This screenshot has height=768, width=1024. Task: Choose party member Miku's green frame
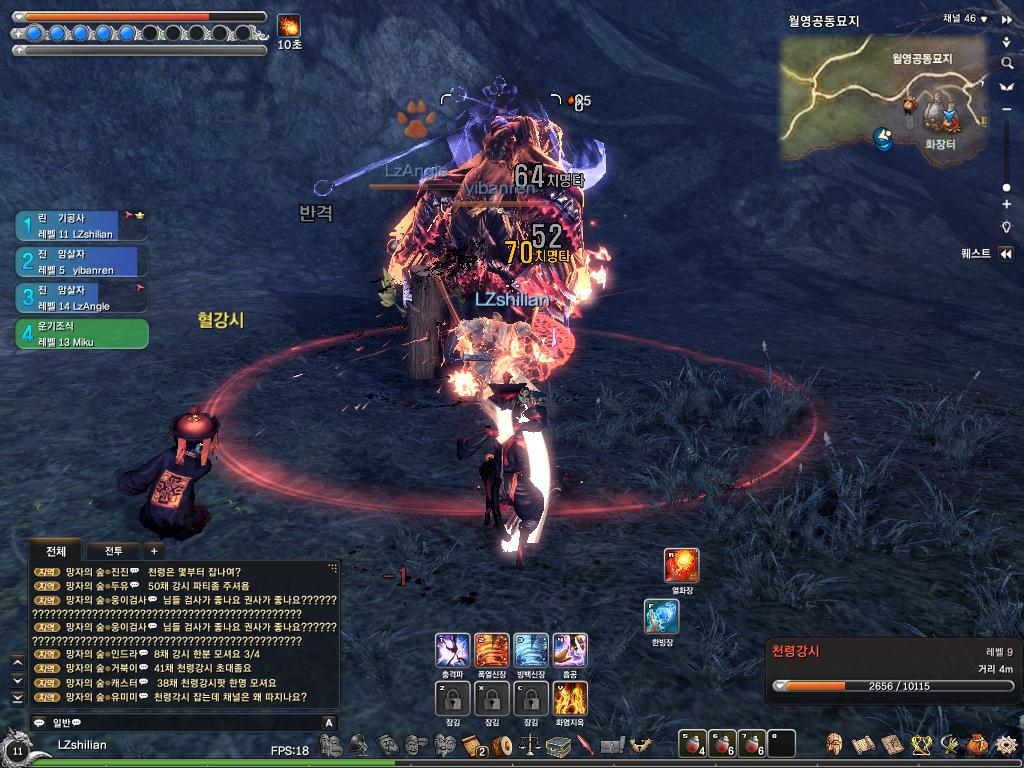coord(82,334)
